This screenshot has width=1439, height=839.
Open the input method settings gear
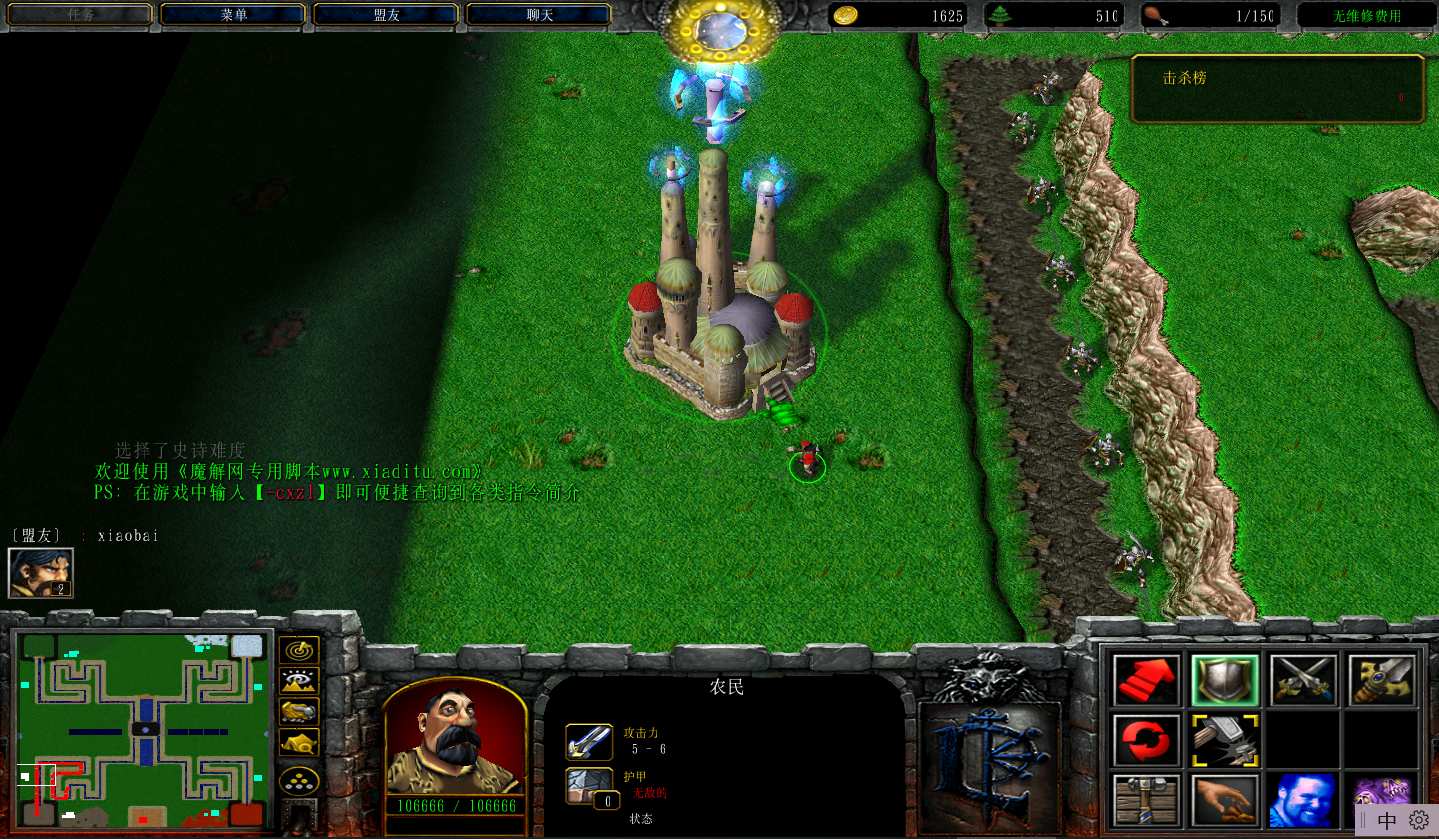1418,821
